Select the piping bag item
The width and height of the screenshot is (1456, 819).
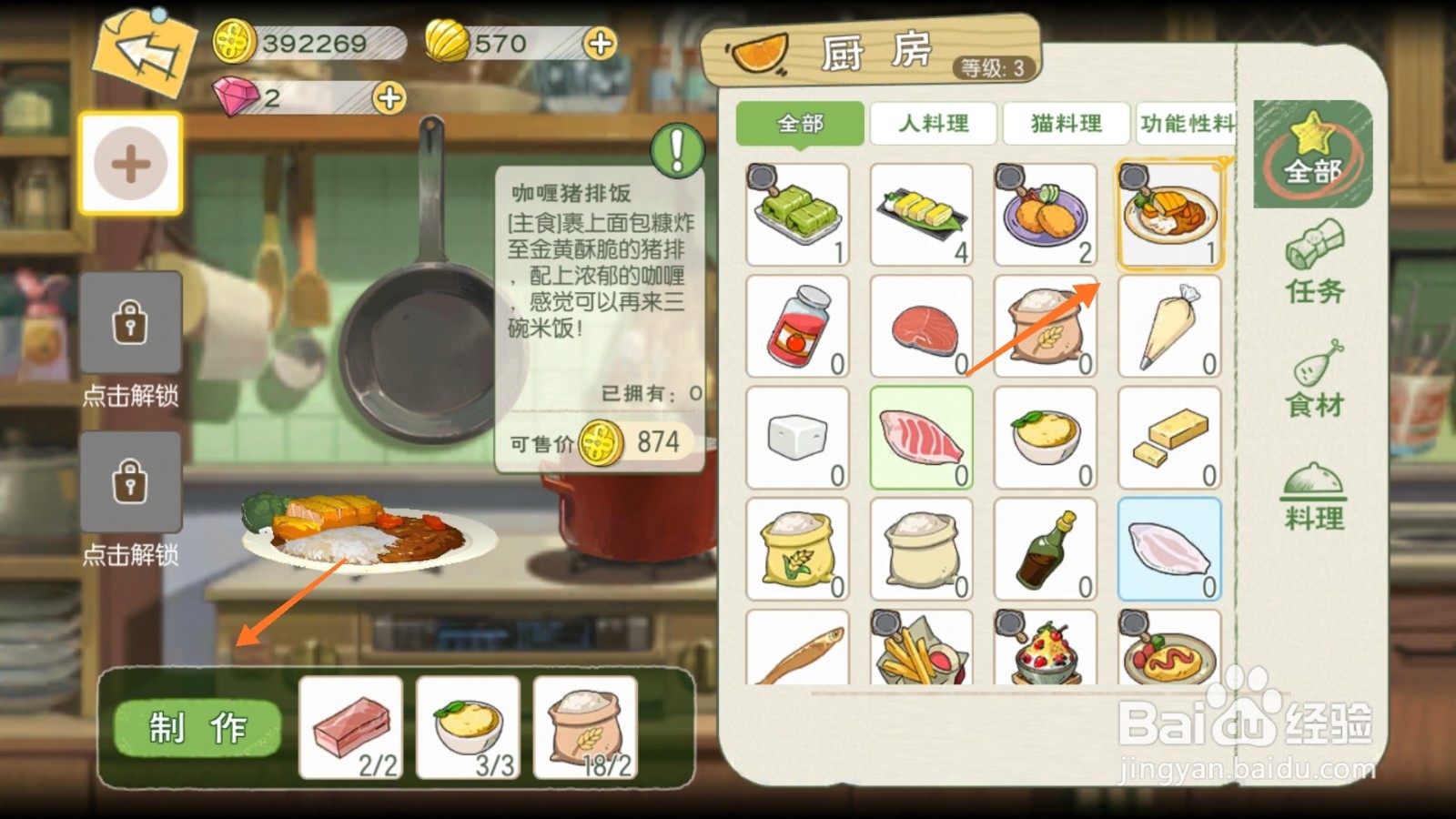tap(1171, 325)
